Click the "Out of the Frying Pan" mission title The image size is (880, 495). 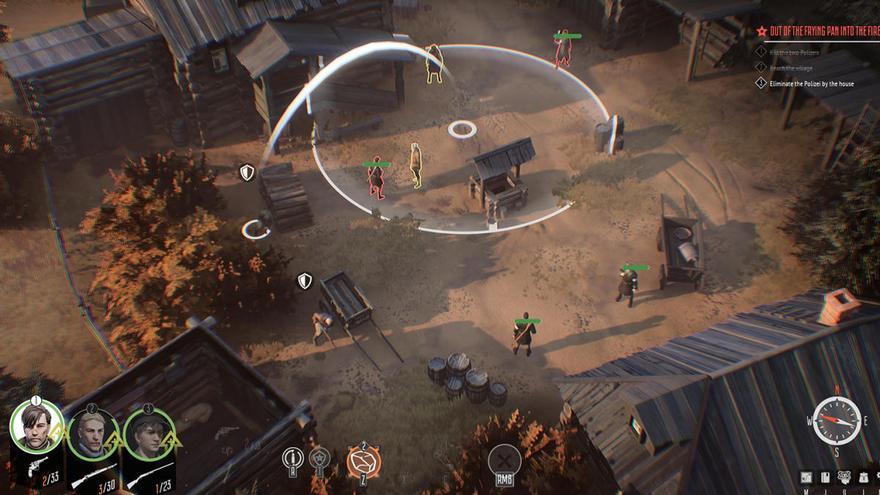pos(822,32)
